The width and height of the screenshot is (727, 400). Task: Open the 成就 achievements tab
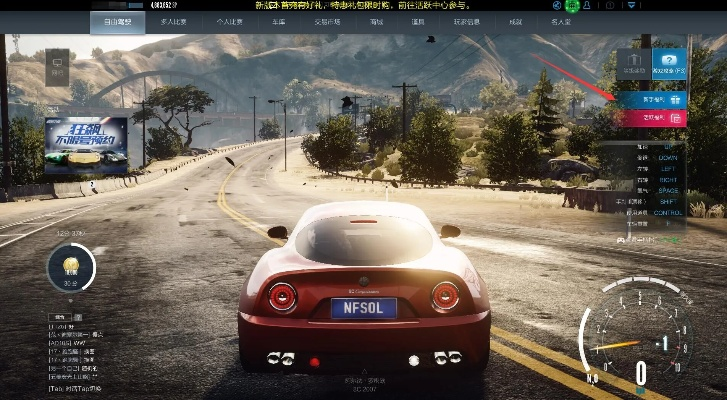pyautogui.click(x=515, y=21)
